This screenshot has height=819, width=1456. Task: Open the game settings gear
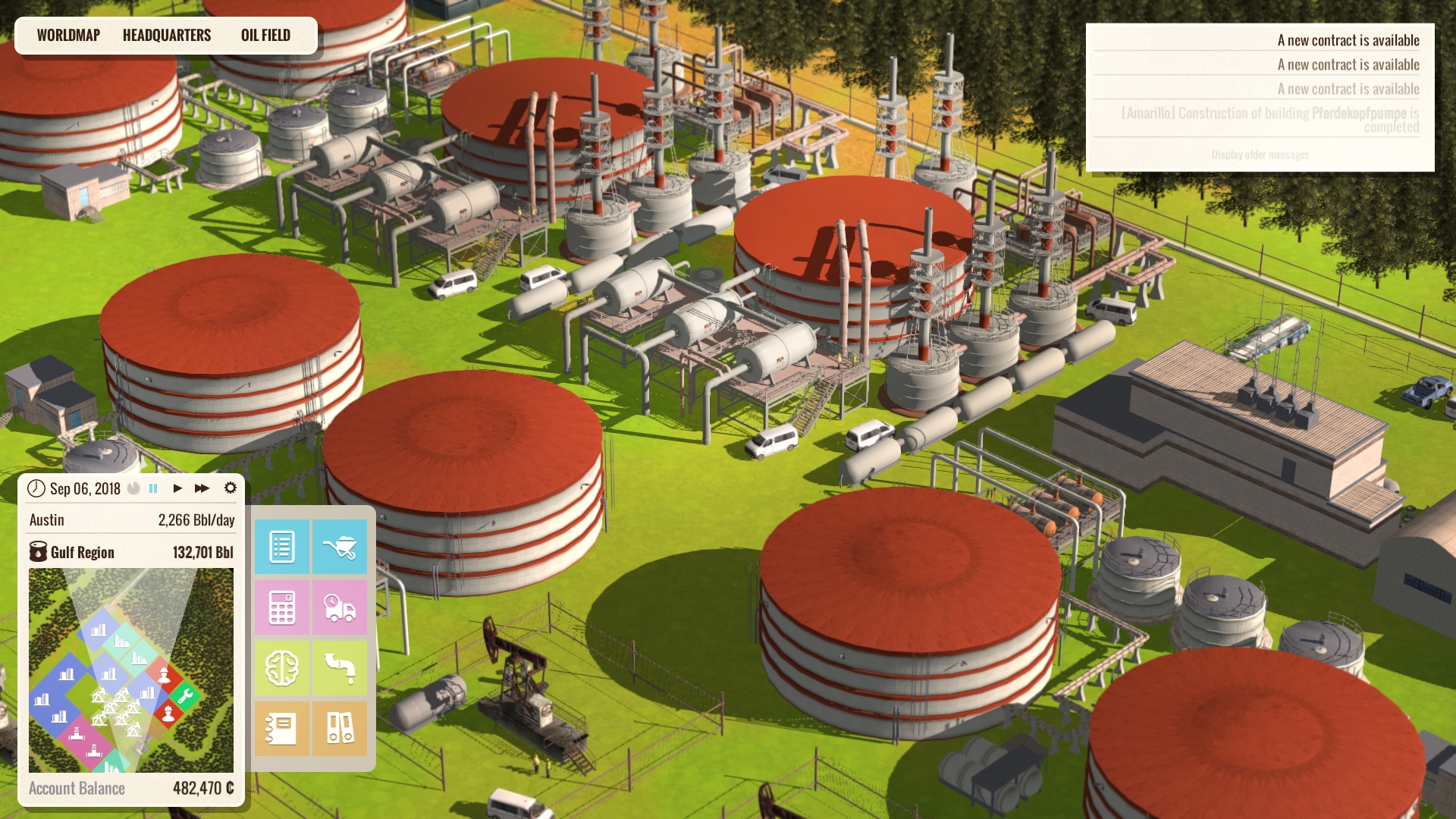(x=231, y=488)
